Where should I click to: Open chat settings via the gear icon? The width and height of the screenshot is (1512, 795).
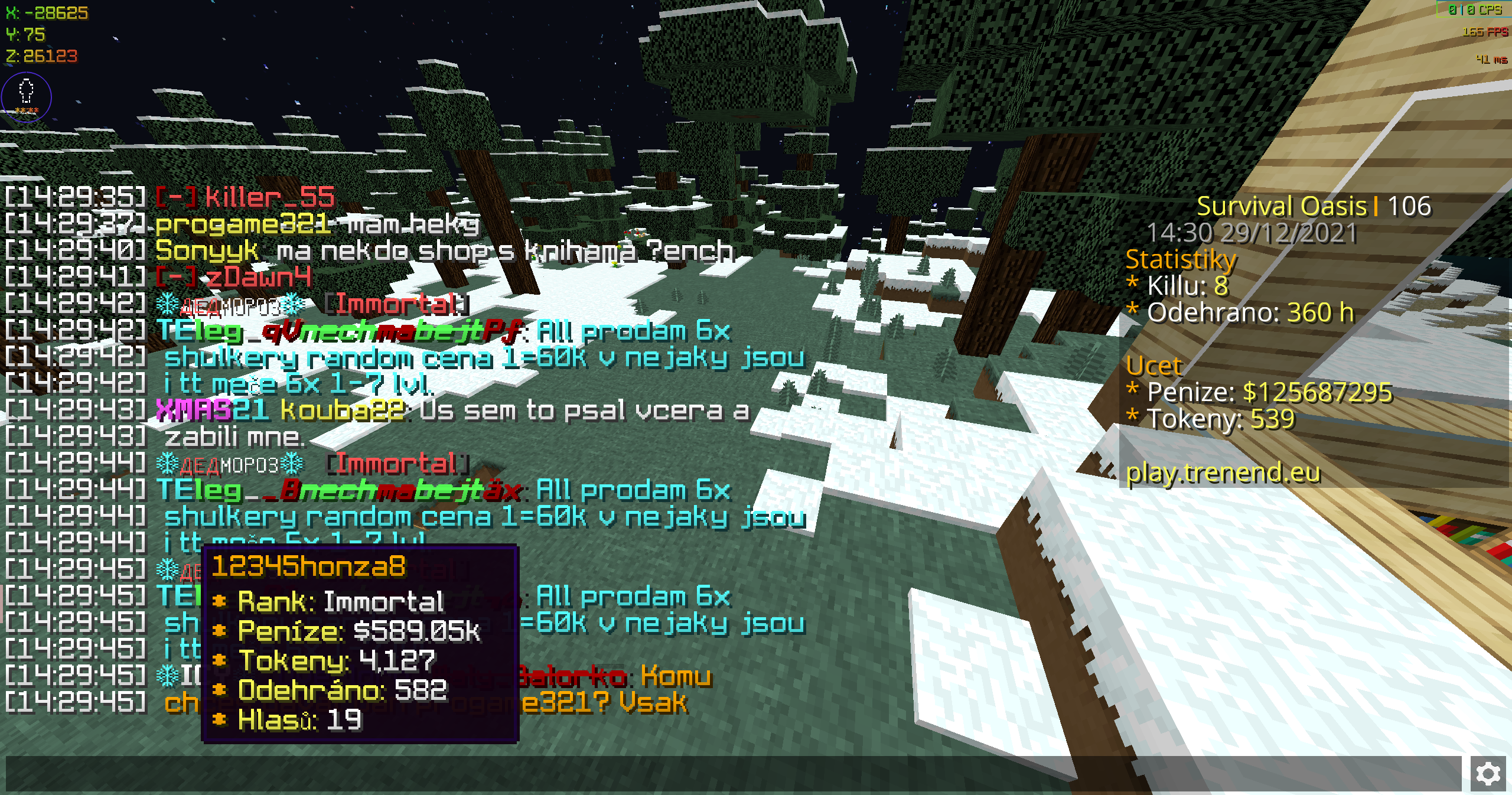point(1488,773)
